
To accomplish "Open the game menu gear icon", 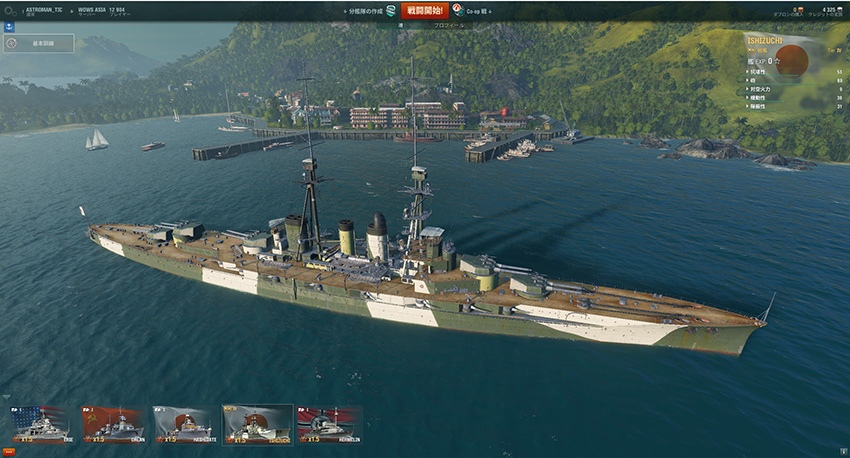I will click(9, 10).
